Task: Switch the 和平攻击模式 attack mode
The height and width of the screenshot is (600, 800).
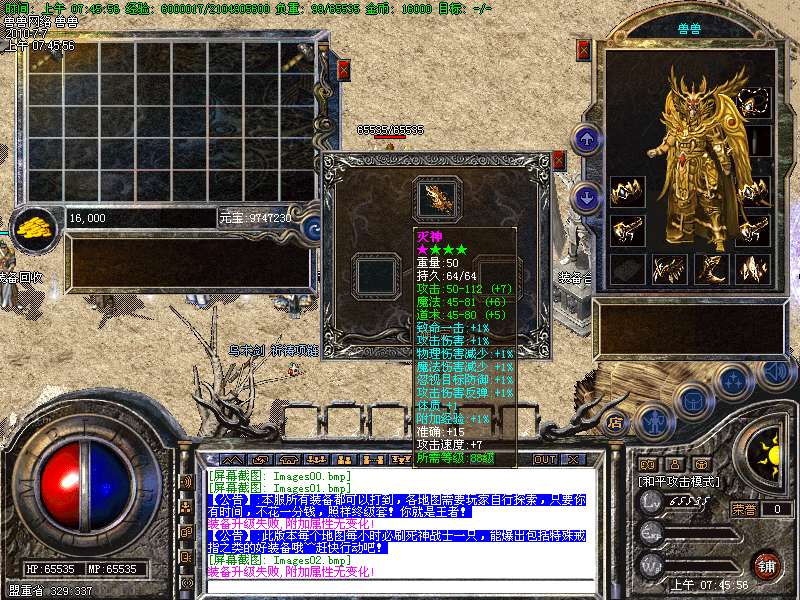Action: (x=682, y=482)
